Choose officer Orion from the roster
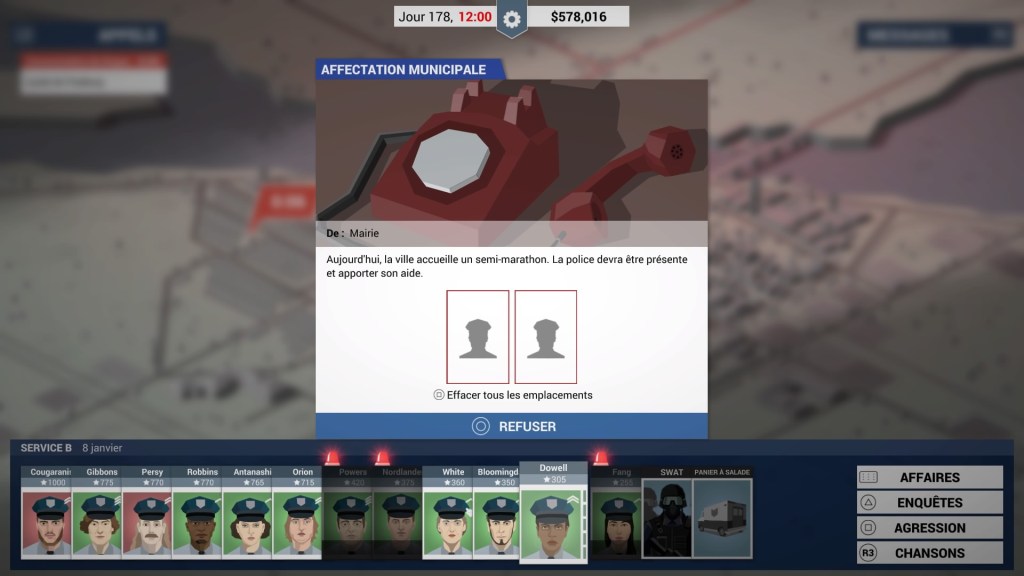The width and height of the screenshot is (1024, 576). [x=297, y=516]
